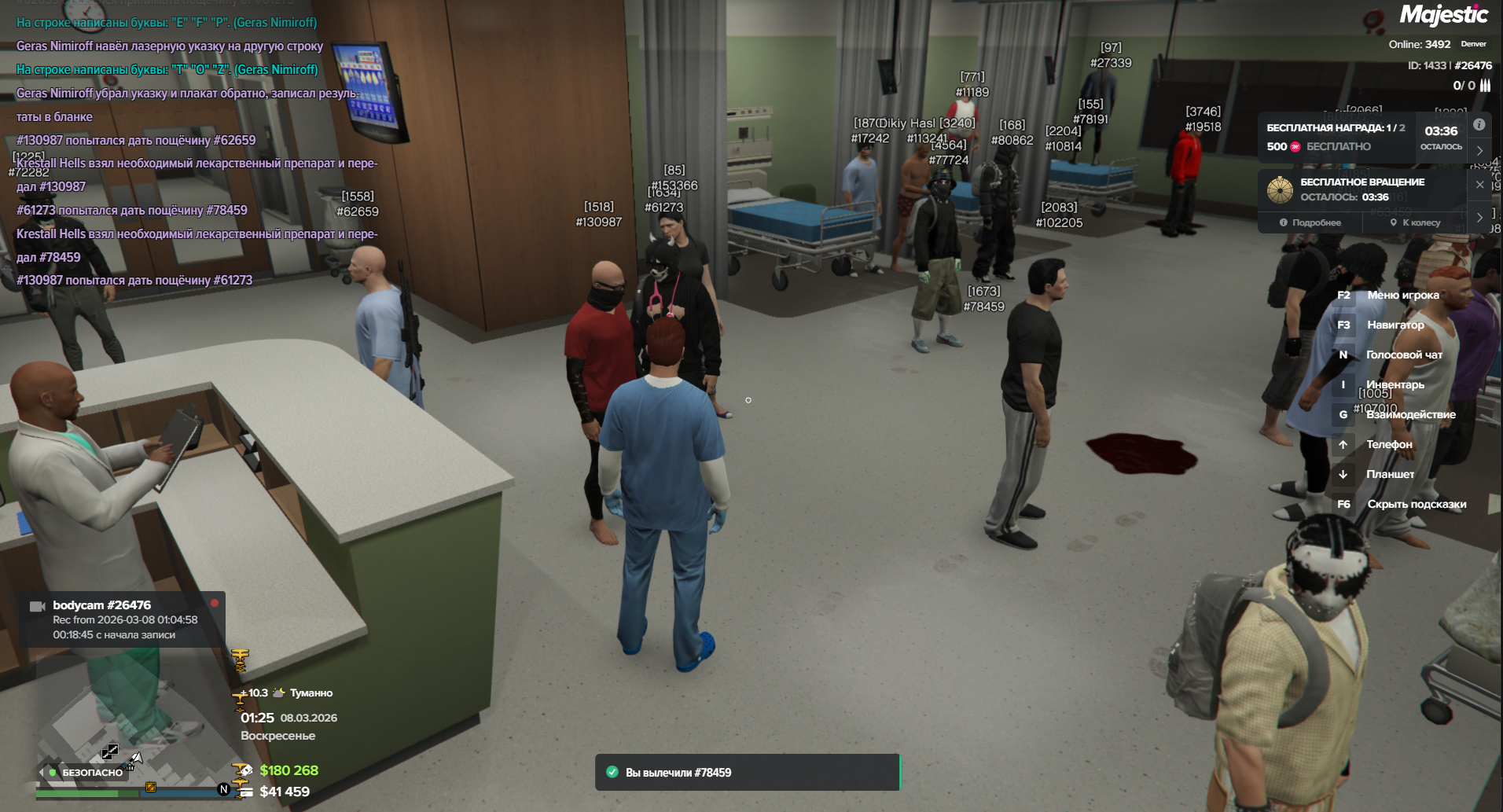Viewport: 1503px width, 812px height.
Task: Open Подробнее details for free spin
Action: pos(1310,222)
